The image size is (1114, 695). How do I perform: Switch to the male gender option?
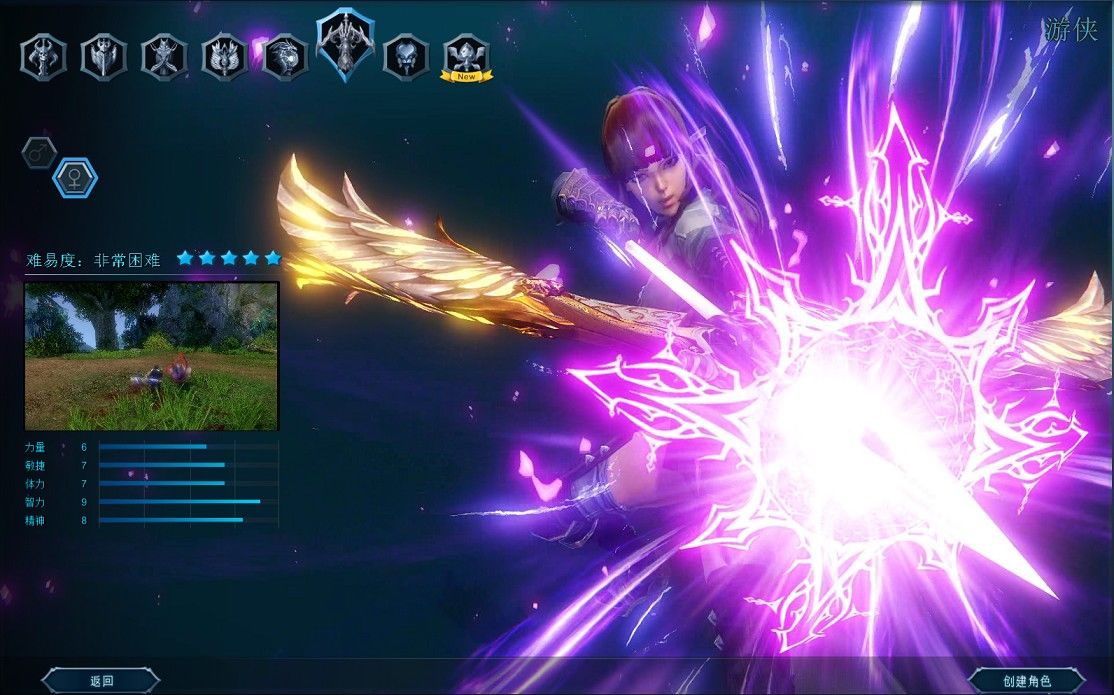pos(39,153)
